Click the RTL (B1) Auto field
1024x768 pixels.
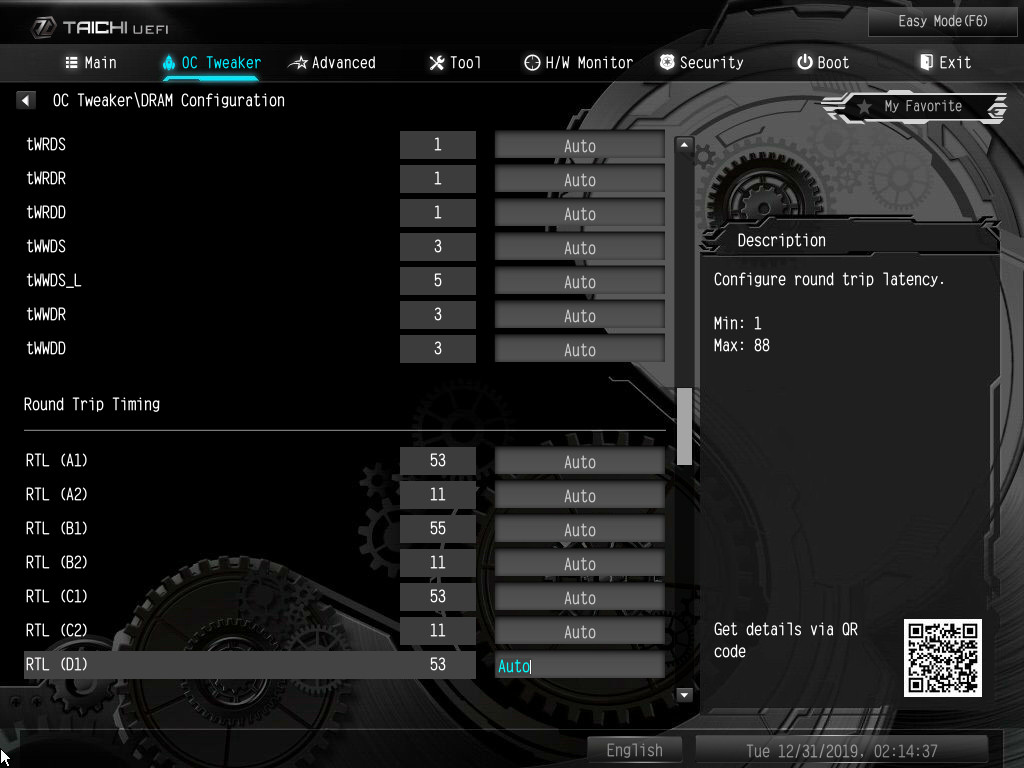[x=579, y=530]
